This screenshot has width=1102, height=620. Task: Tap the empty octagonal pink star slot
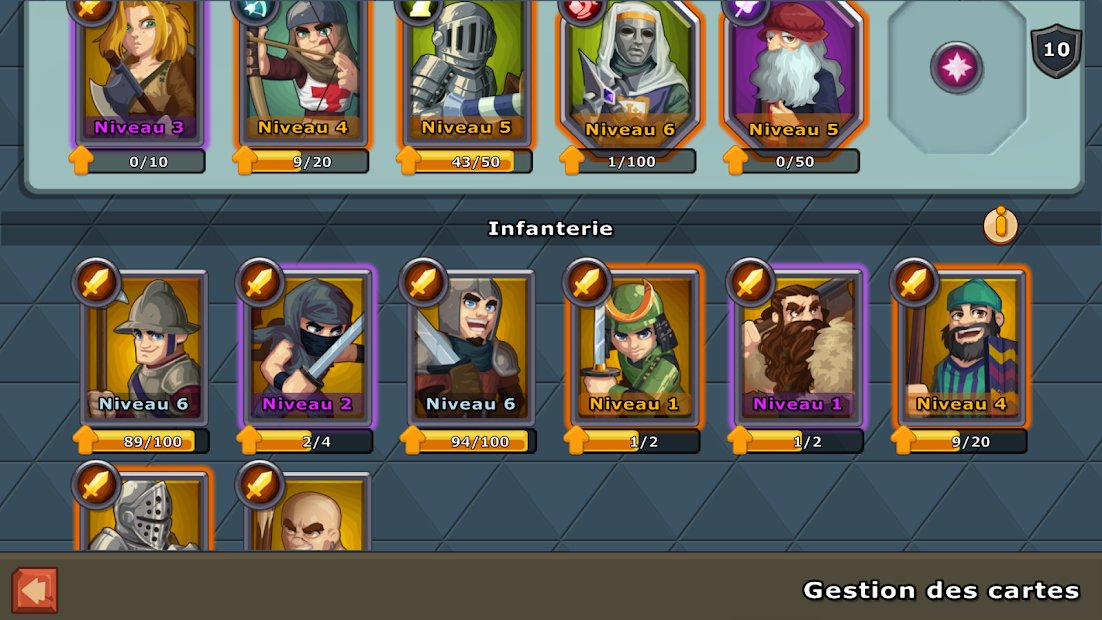coord(957,68)
